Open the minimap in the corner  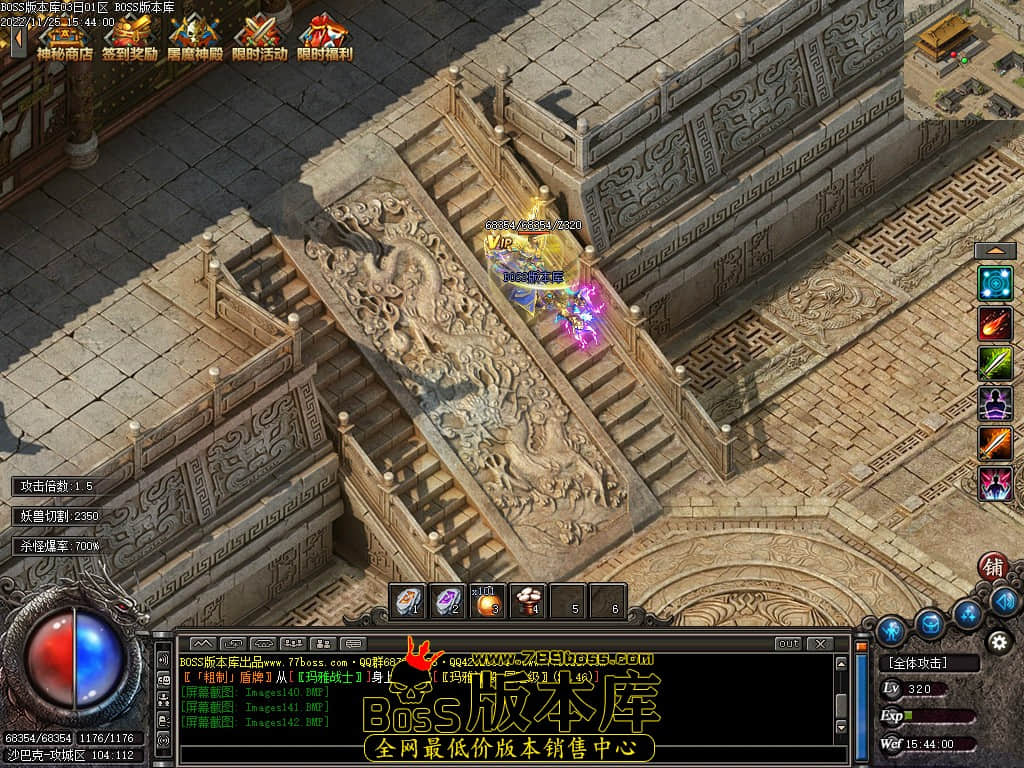[x=963, y=59]
